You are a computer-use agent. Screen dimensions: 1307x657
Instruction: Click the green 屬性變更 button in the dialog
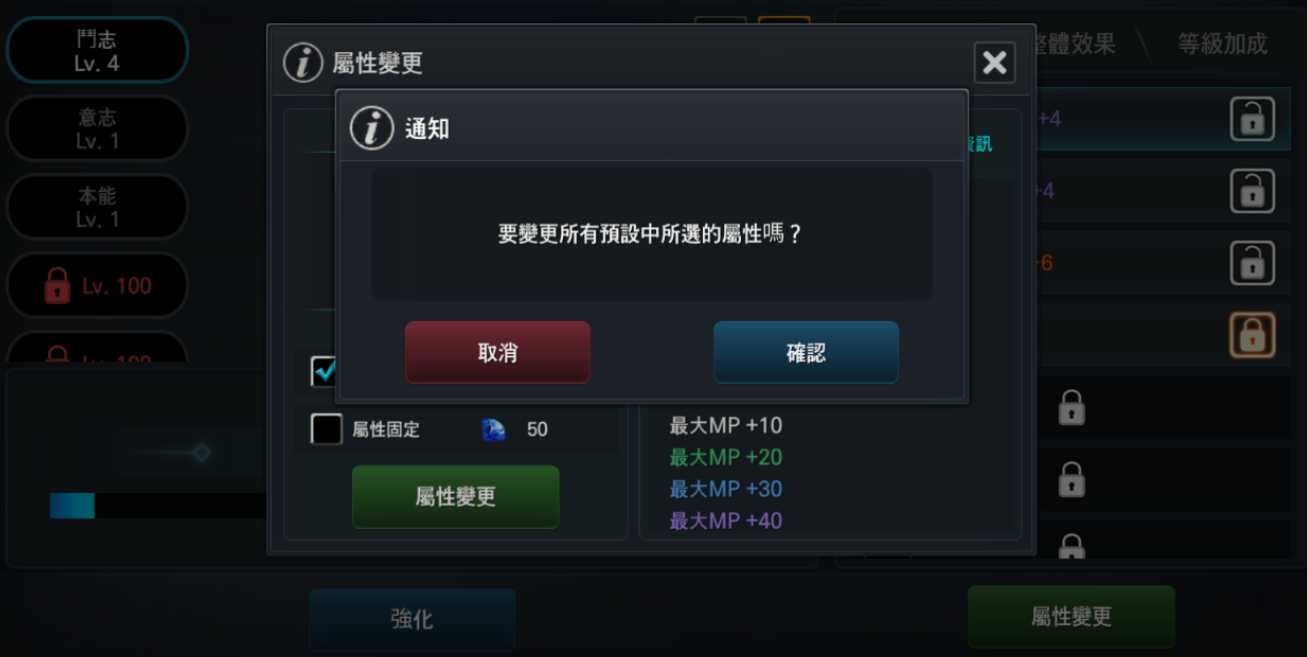click(x=455, y=497)
